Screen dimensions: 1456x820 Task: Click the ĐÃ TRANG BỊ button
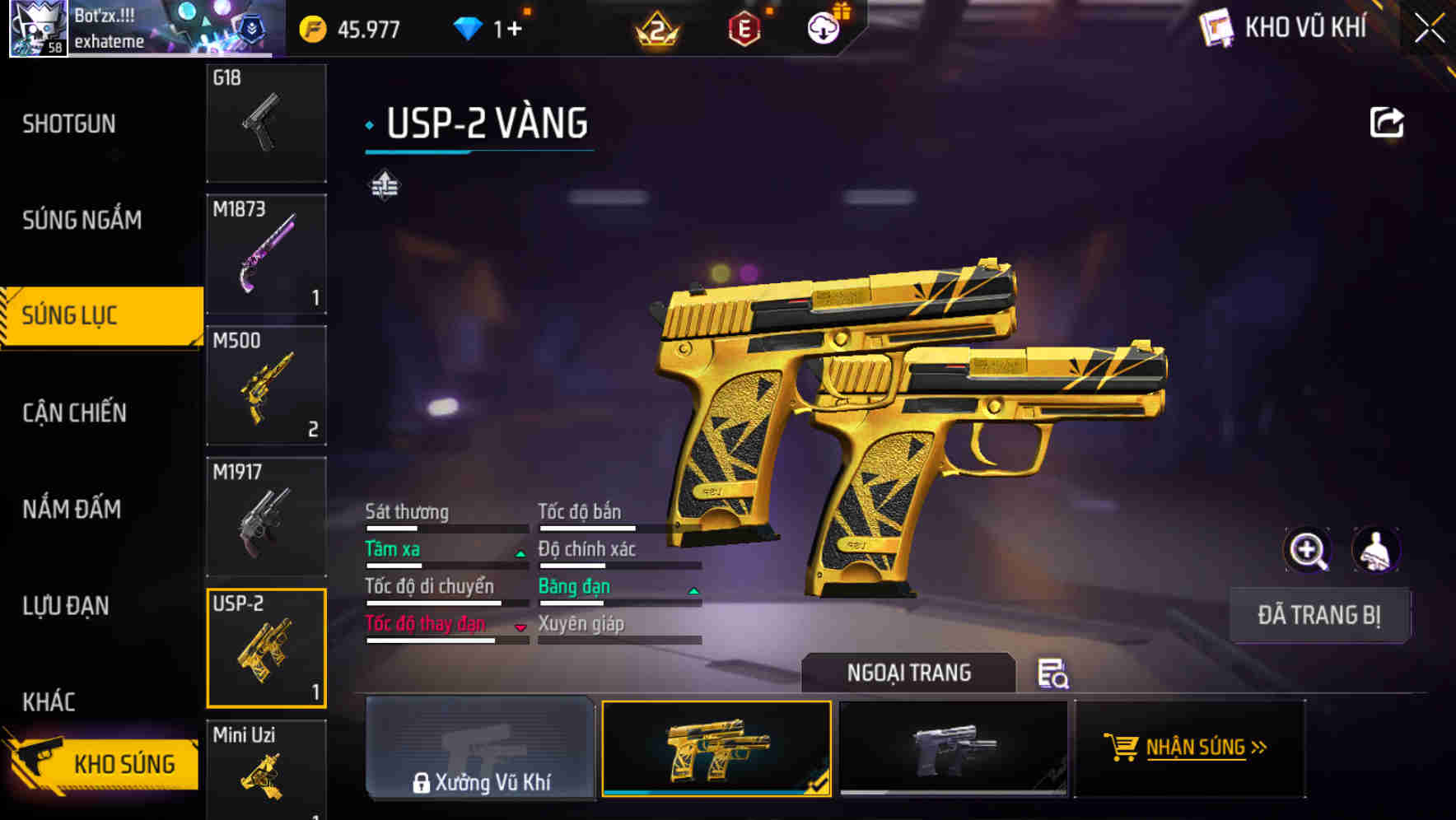(1318, 615)
